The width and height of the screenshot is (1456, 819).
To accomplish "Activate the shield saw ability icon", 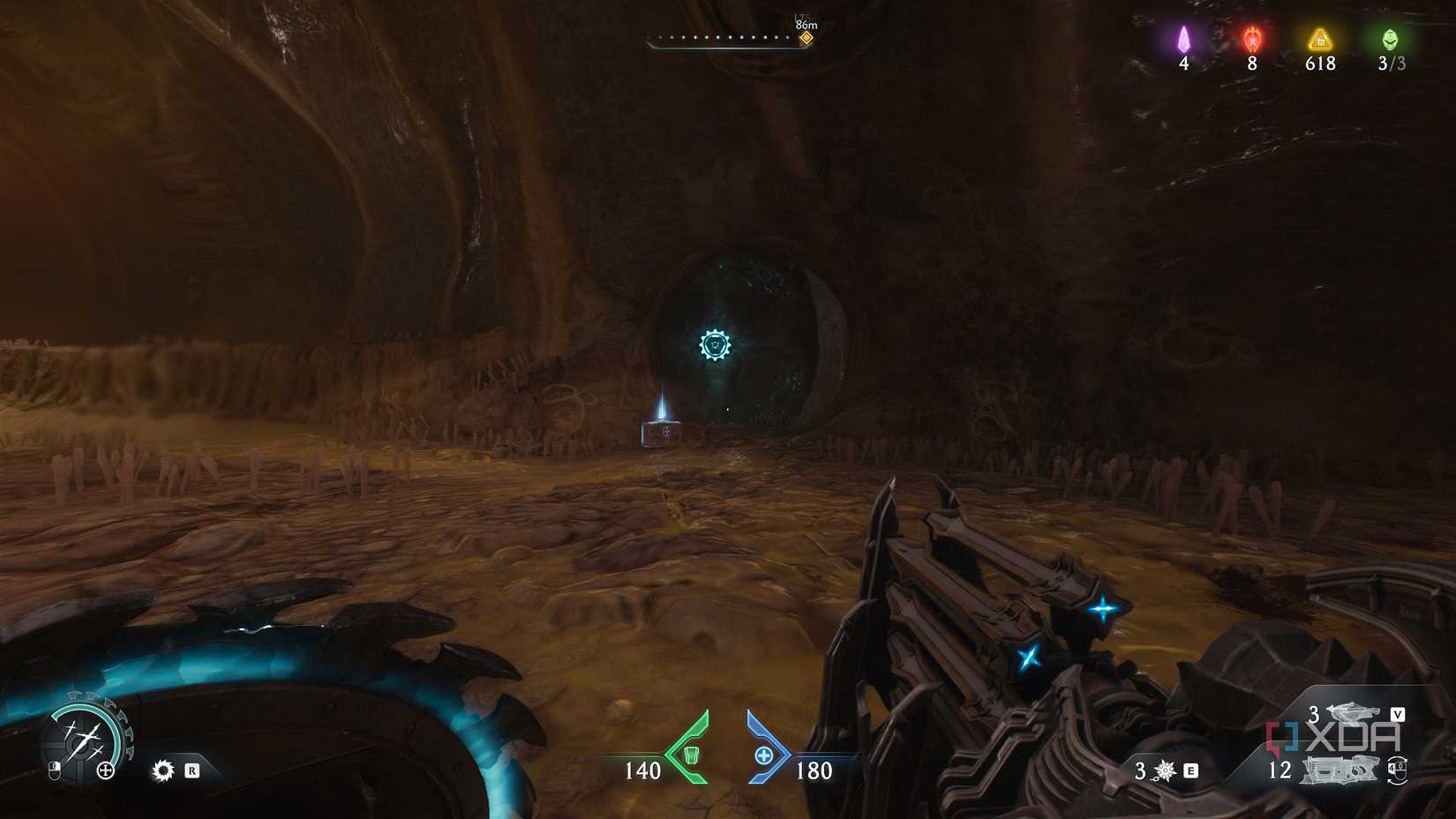I will point(163,770).
